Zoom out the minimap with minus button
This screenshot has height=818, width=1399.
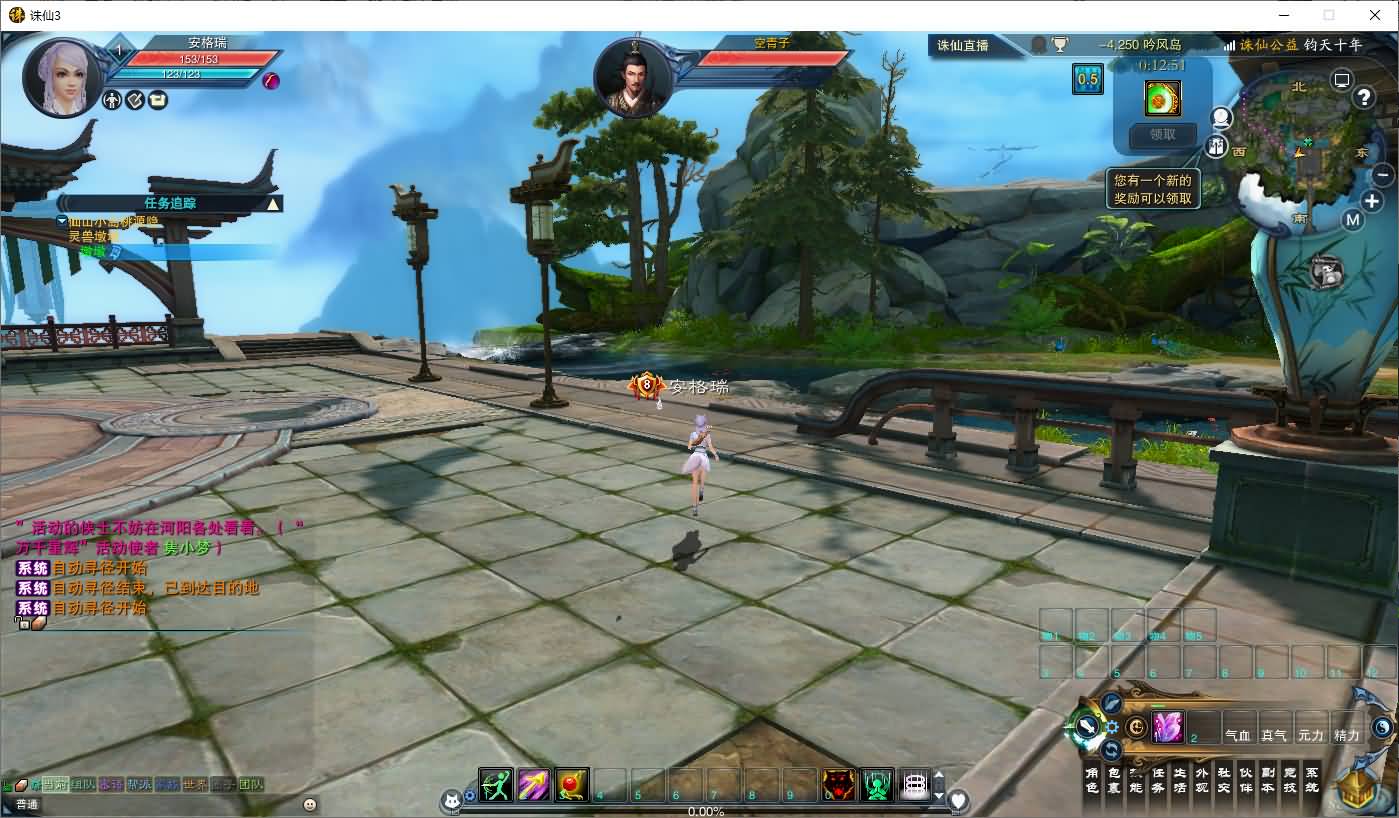pyautogui.click(x=1383, y=175)
